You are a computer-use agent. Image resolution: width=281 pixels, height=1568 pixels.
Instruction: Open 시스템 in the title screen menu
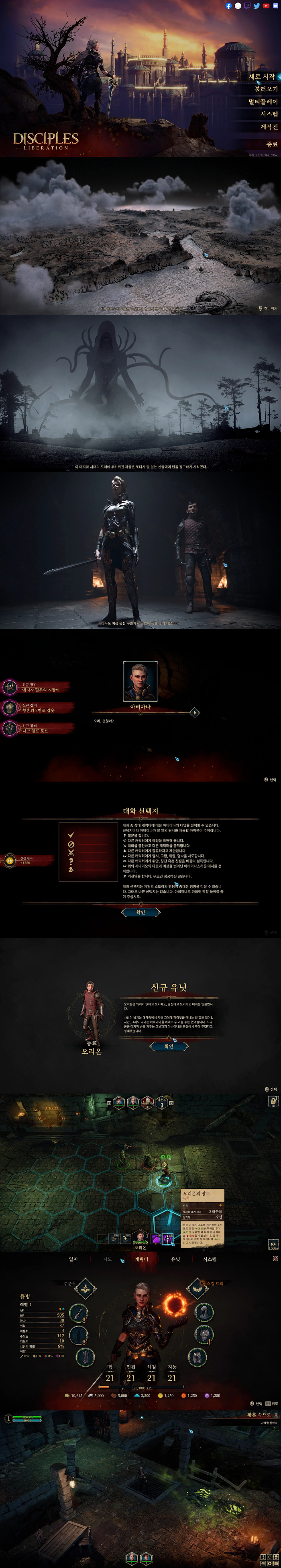coord(269,115)
